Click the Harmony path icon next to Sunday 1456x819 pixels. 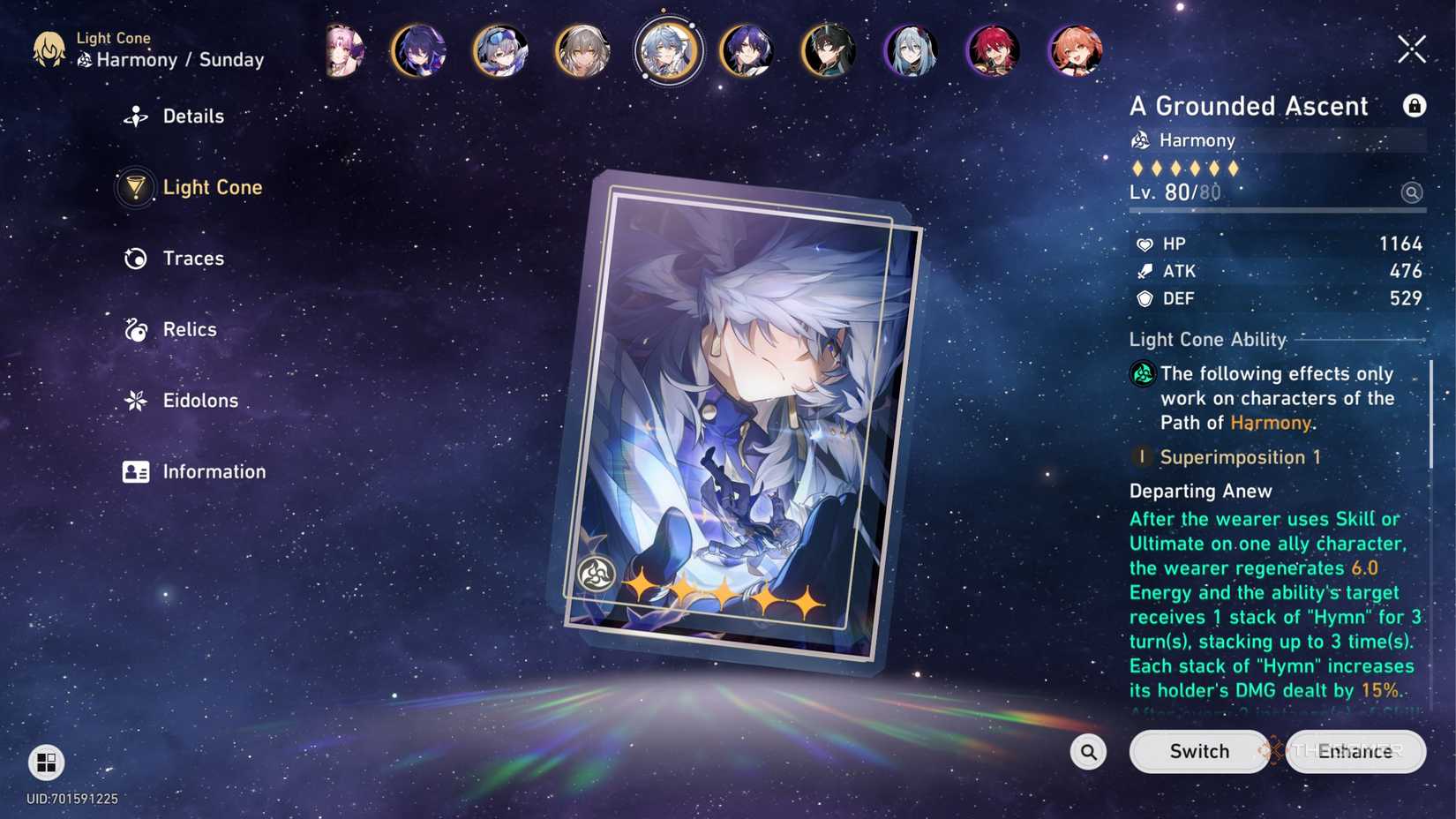pos(83,60)
